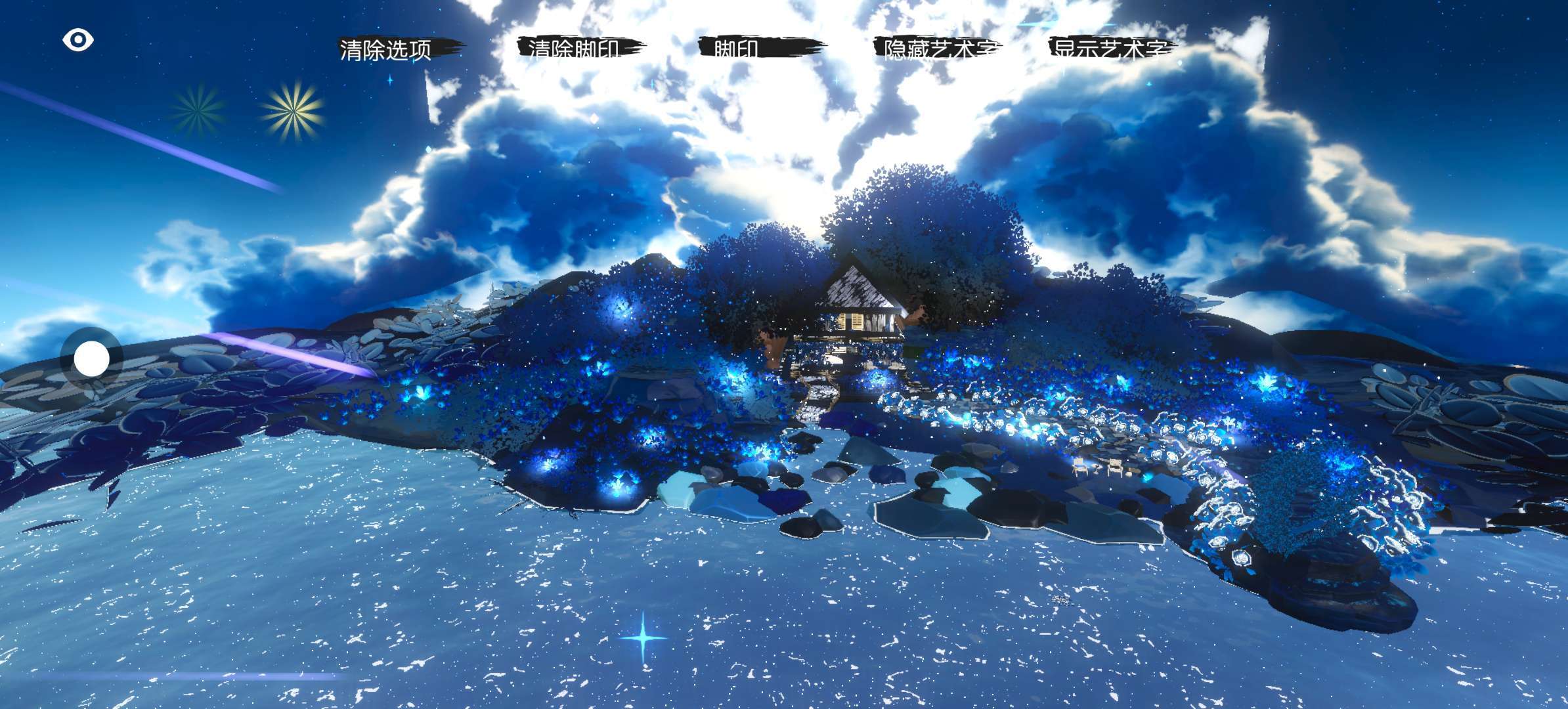Select the 清除选项 button

pos(386,49)
